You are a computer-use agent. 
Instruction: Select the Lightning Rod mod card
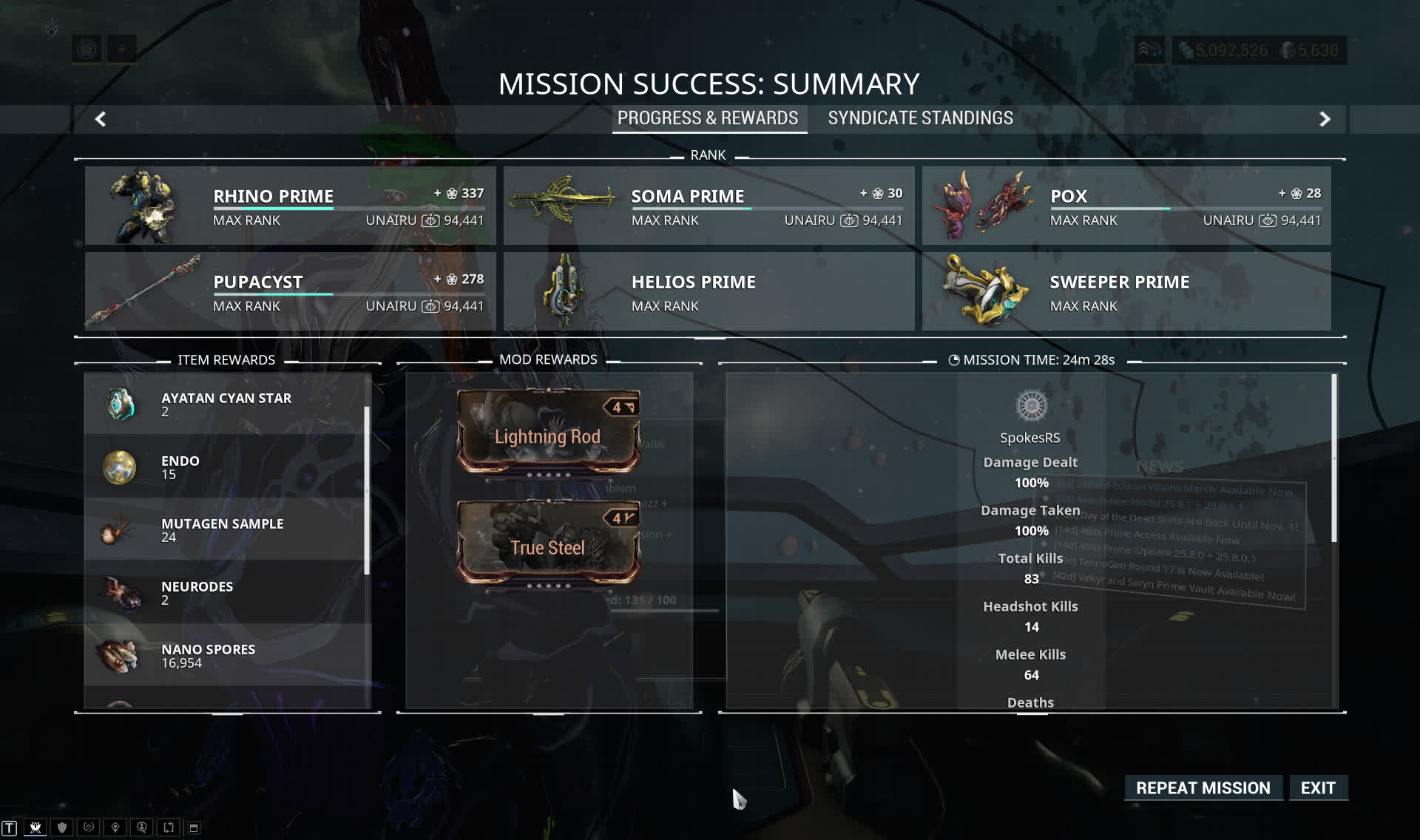(548, 433)
